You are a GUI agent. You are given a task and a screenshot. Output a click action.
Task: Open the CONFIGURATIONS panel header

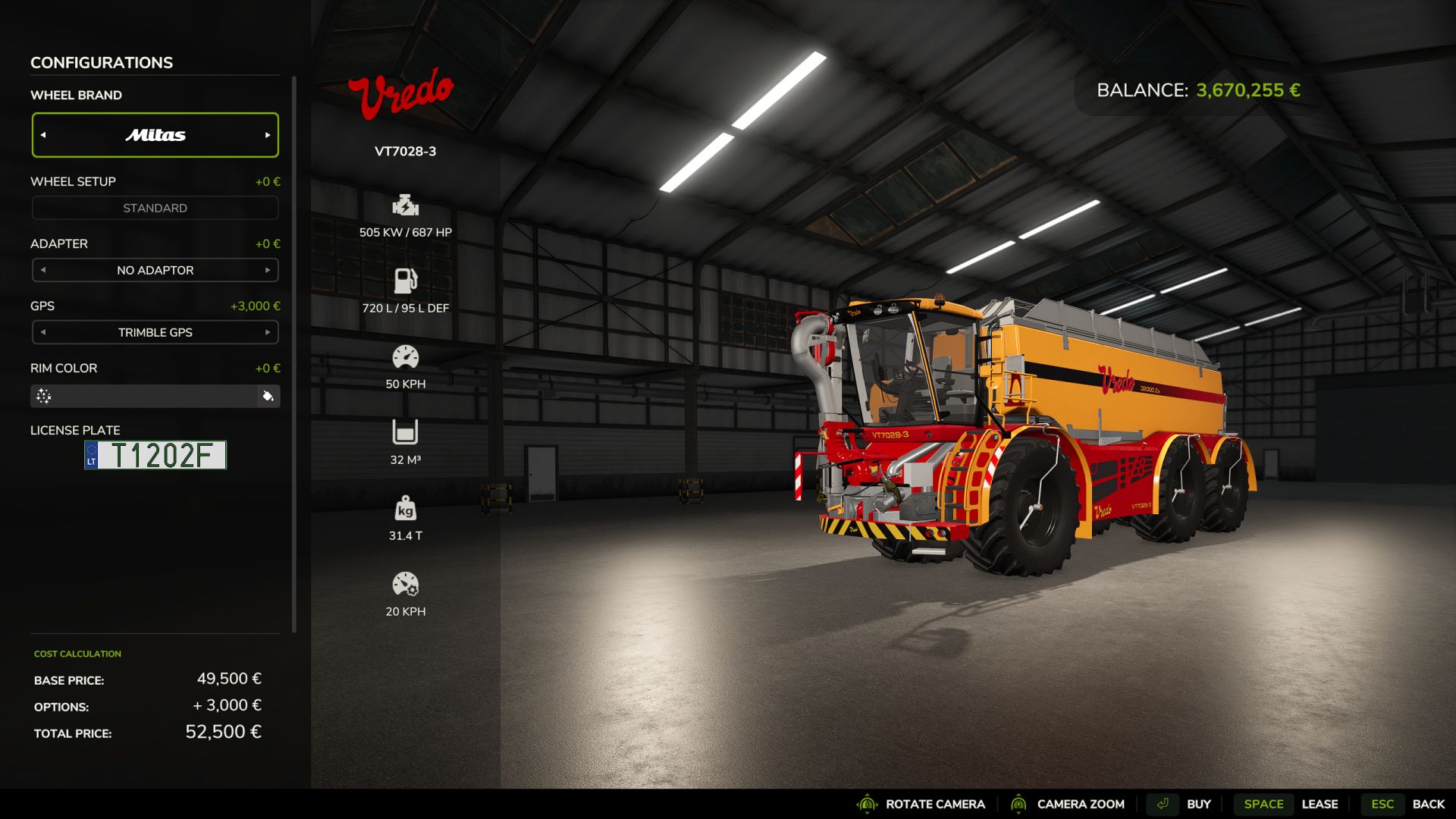click(100, 62)
